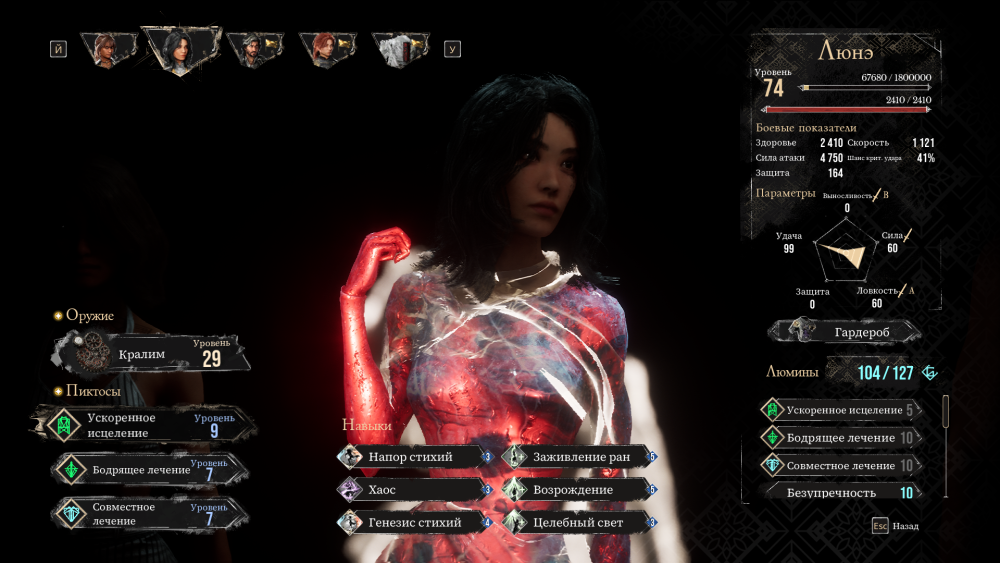Switch to the red-haired character portrait
Image resolution: width=1000 pixels, height=563 pixels.
pyautogui.click(x=322, y=48)
